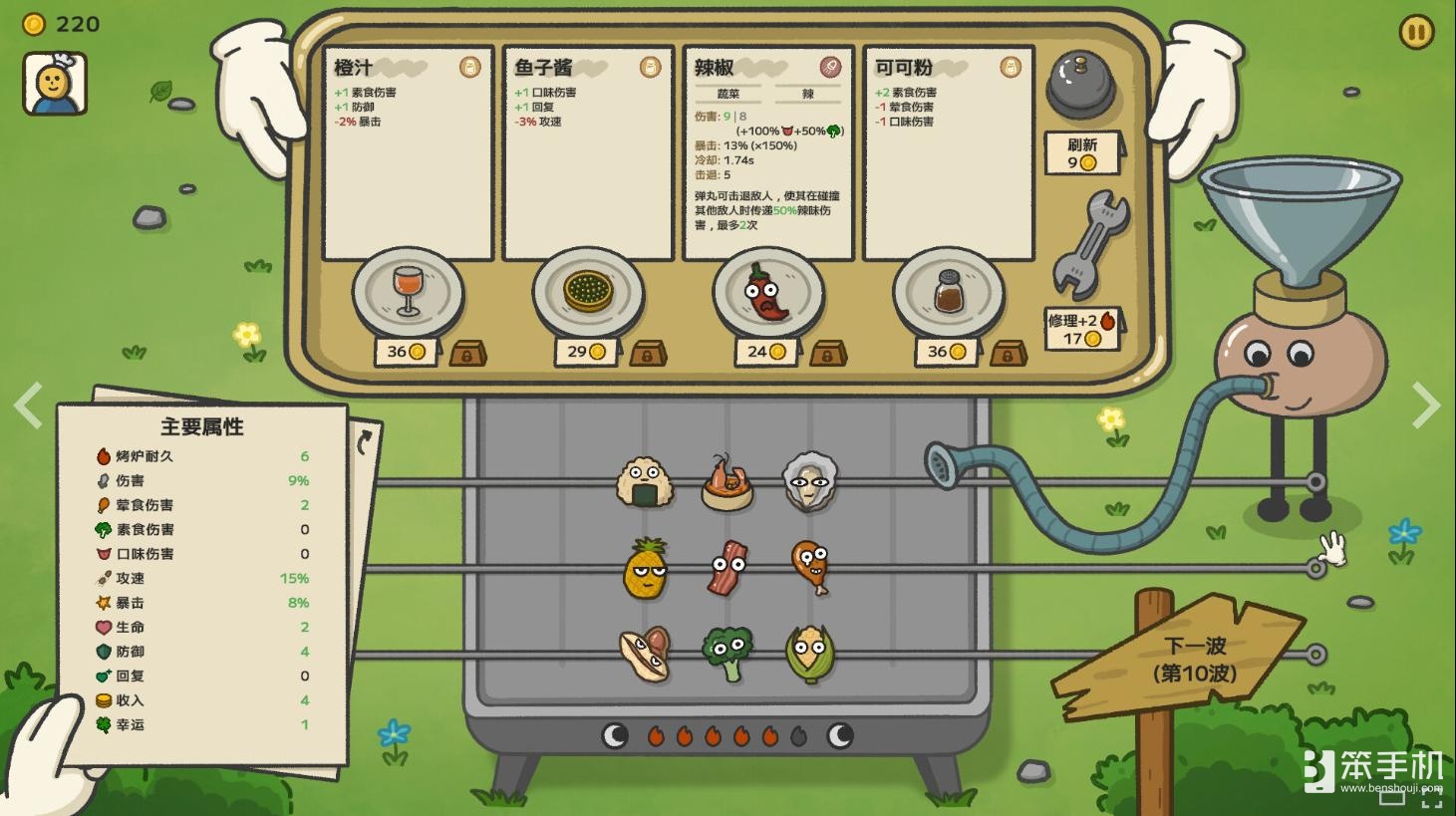Select the pineapple on the middle skewer
Image resolution: width=1456 pixels, height=816 pixels.
(x=644, y=570)
